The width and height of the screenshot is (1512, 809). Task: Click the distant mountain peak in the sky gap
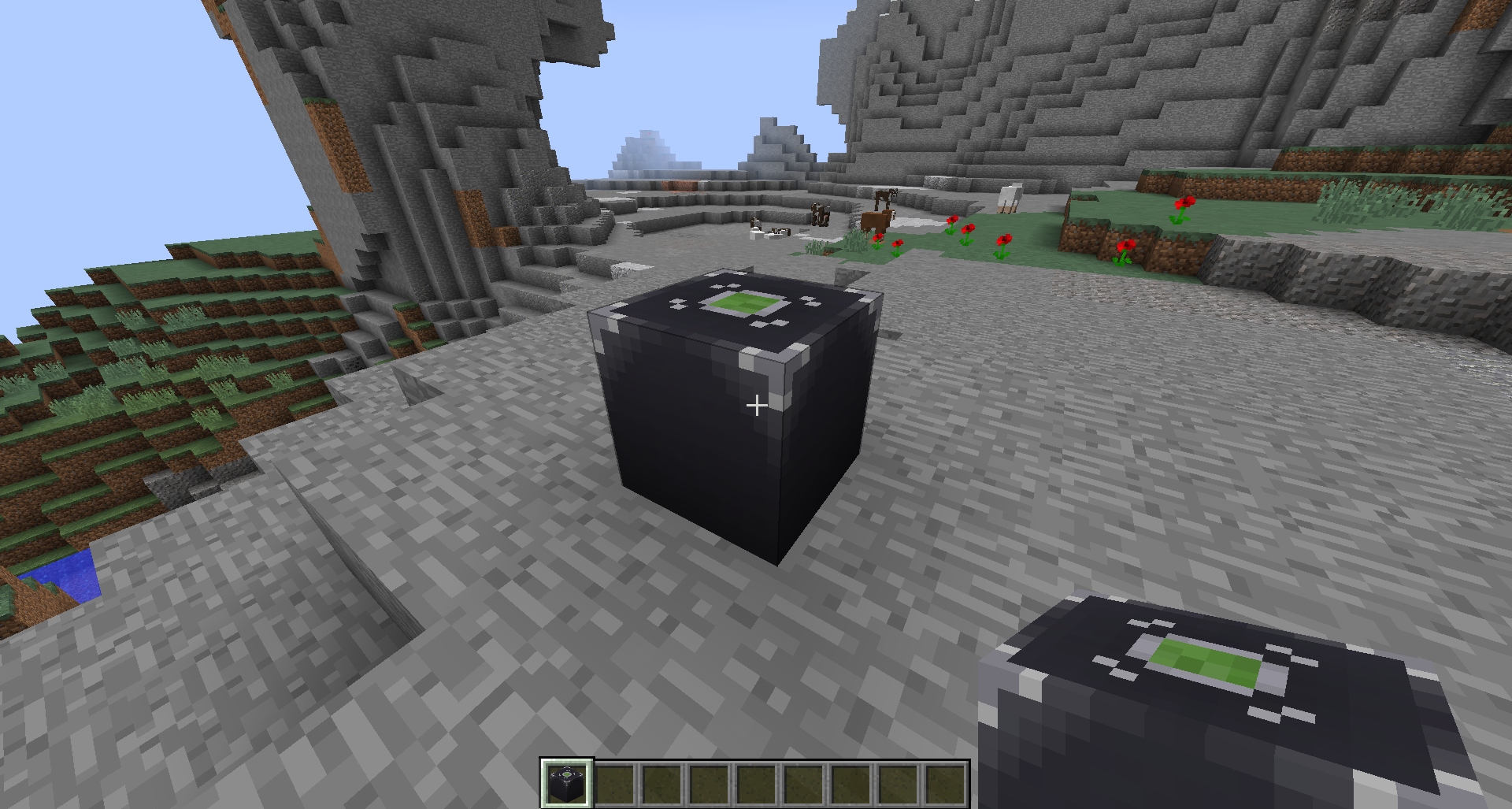point(646,146)
